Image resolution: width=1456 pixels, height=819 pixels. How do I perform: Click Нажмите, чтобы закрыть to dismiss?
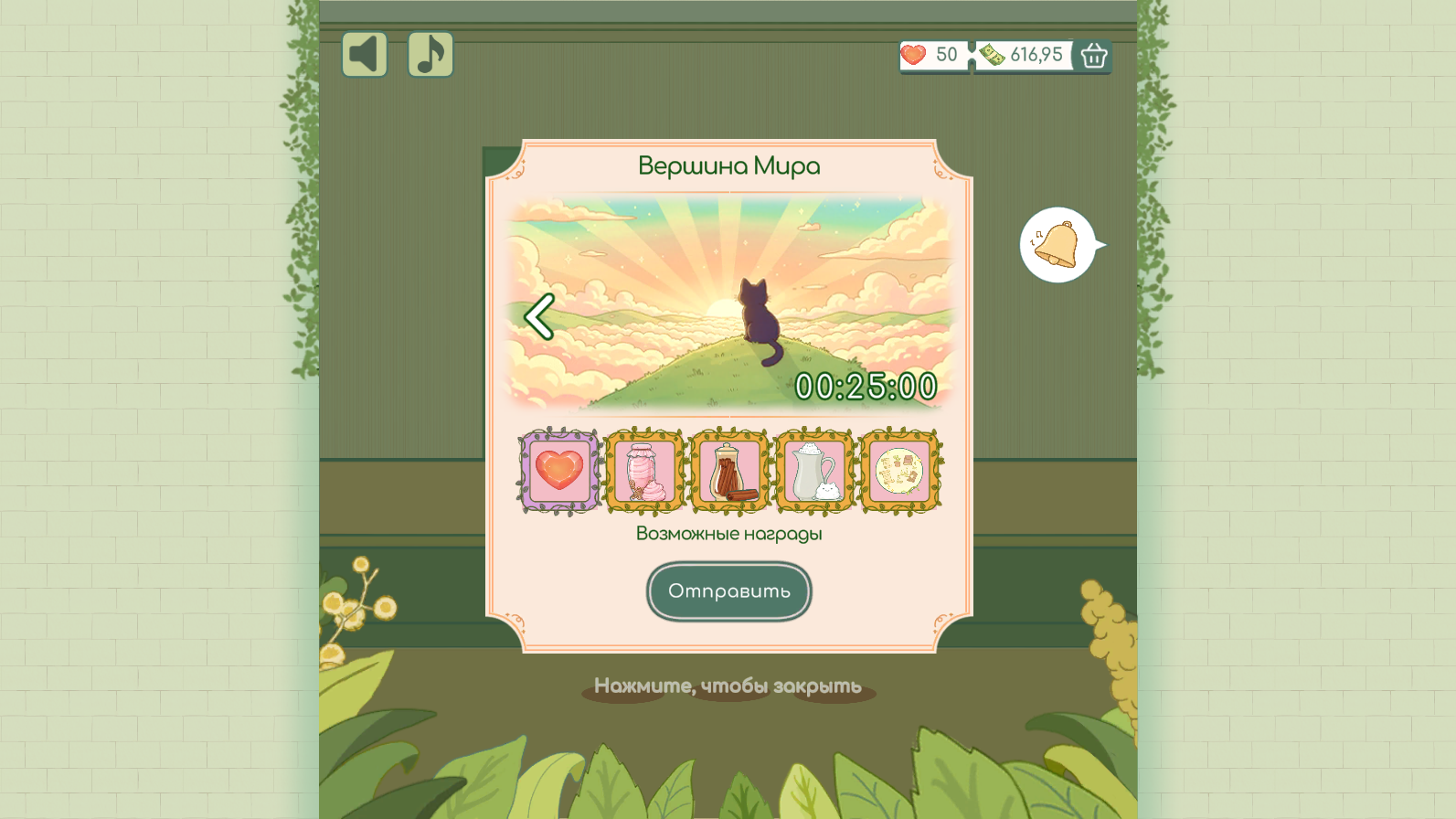click(x=728, y=685)
